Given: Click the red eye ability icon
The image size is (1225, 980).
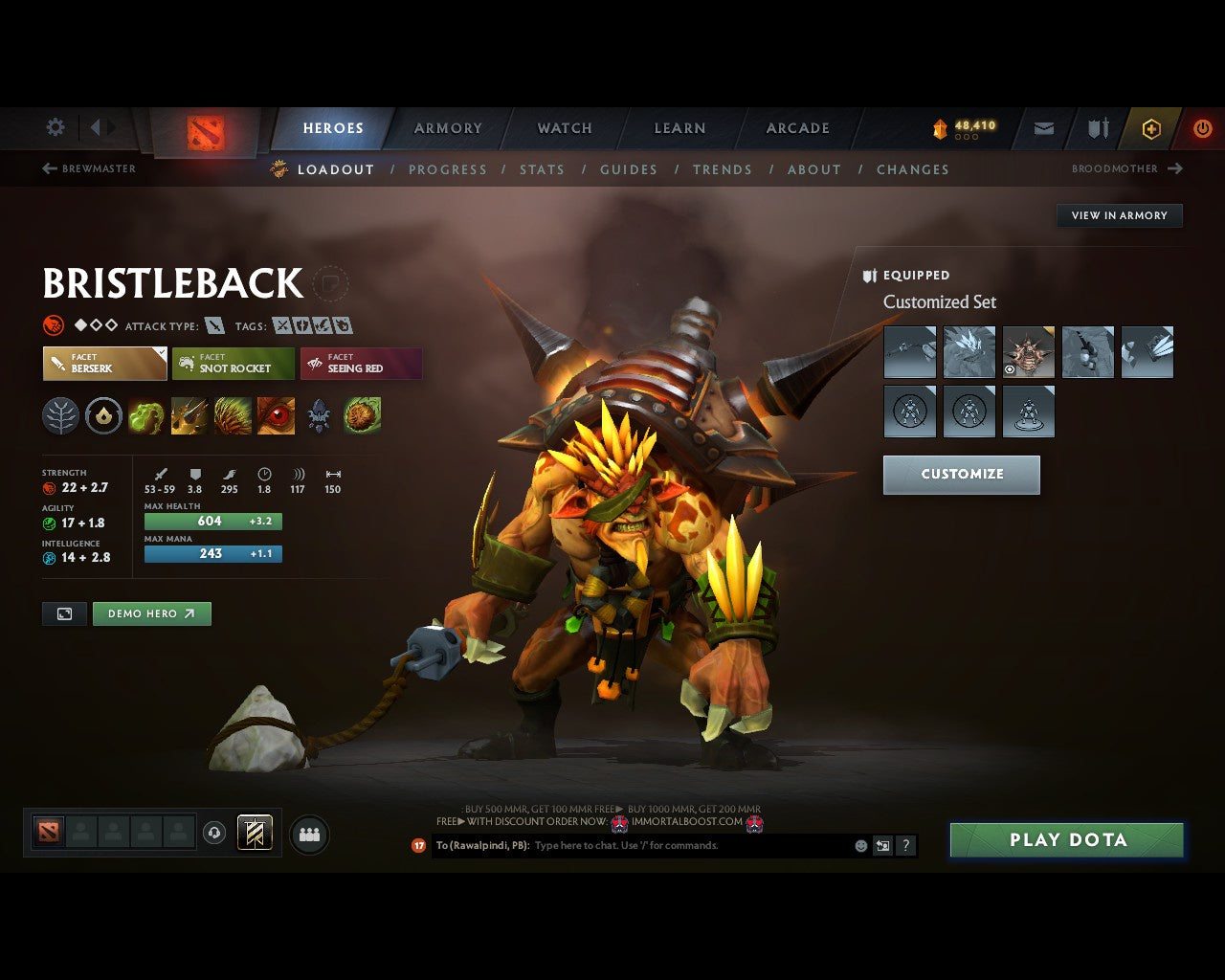Looking at the screenshot, I should click(276, 415).
